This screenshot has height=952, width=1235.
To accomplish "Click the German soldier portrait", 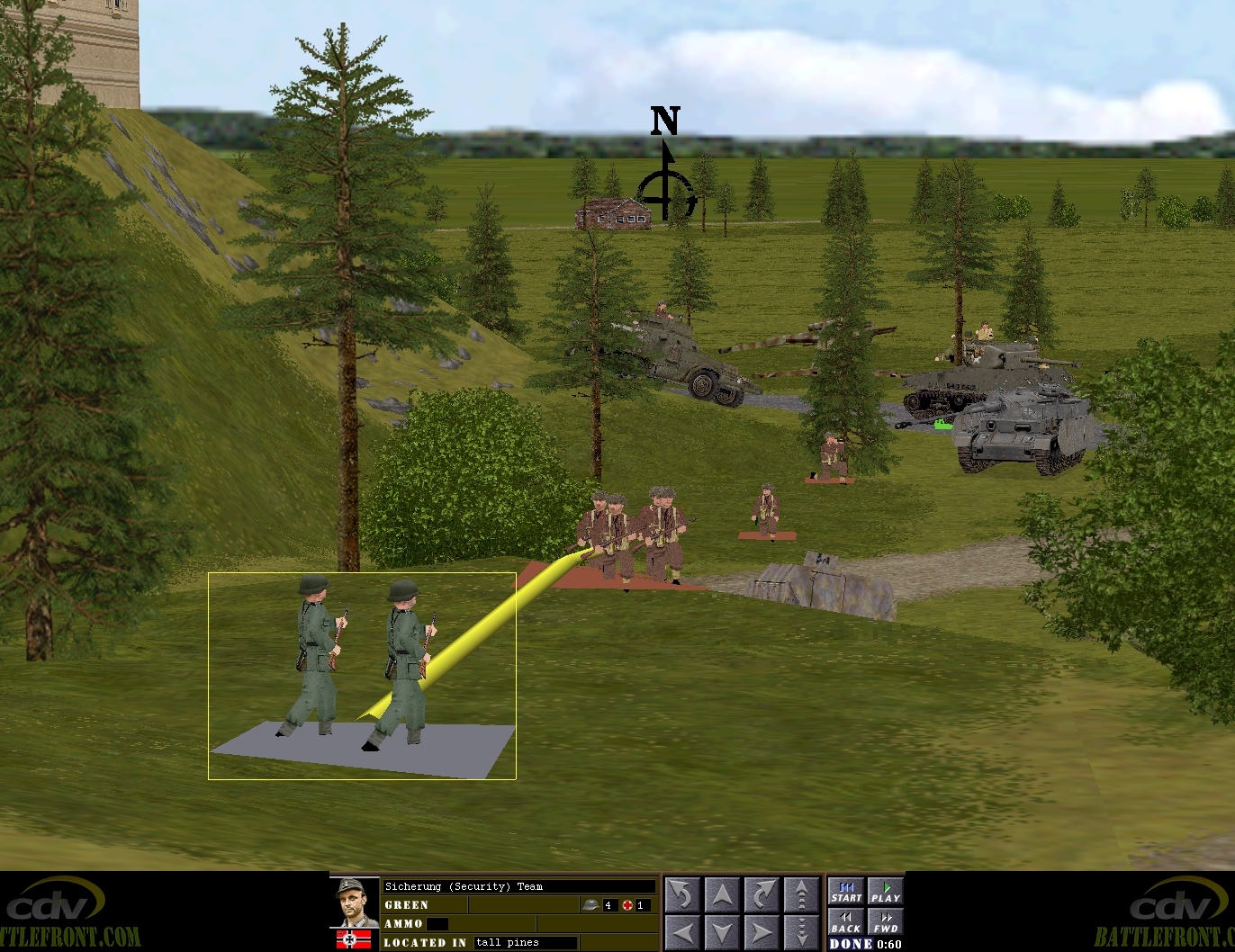I will tap(355, 903).
